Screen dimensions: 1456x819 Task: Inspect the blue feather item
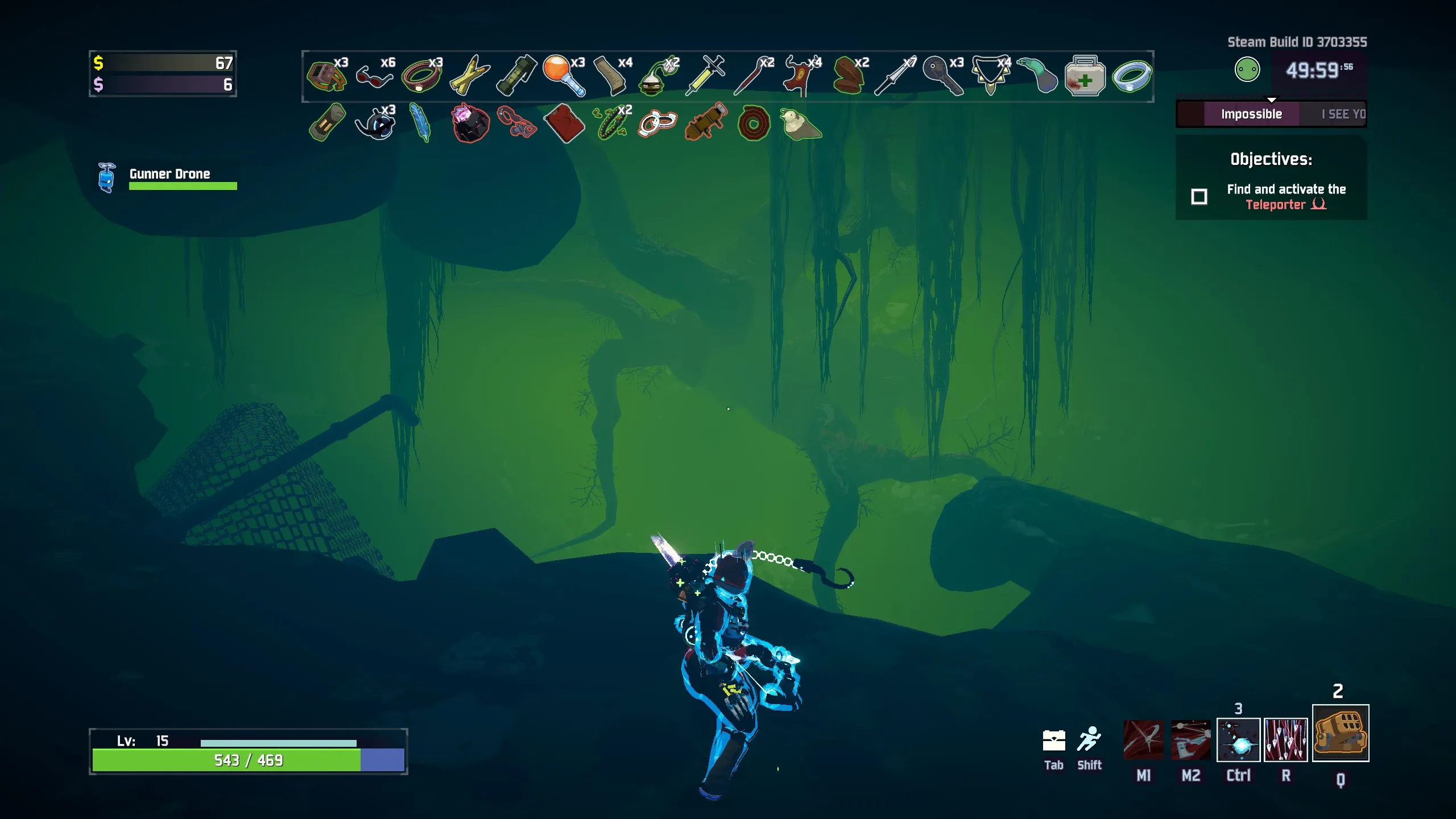point(421,122)
